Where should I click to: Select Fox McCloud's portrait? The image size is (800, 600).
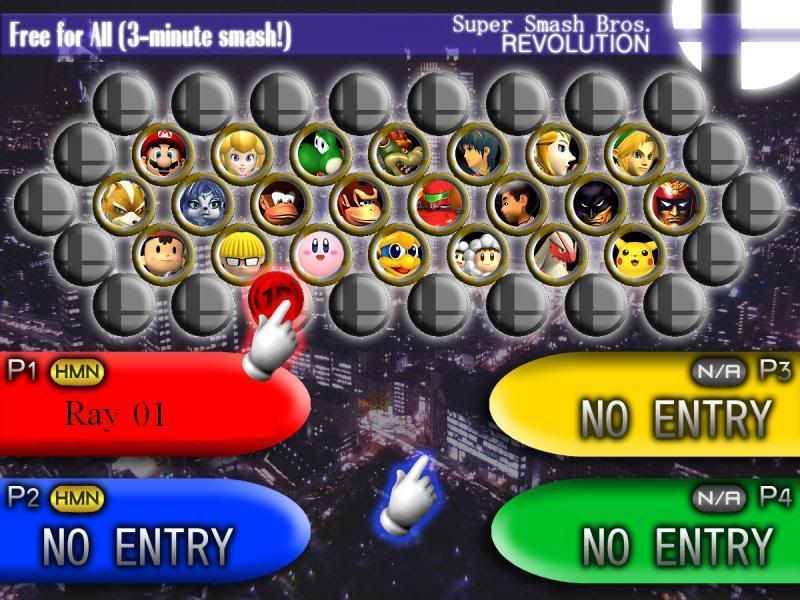[123, 202]
